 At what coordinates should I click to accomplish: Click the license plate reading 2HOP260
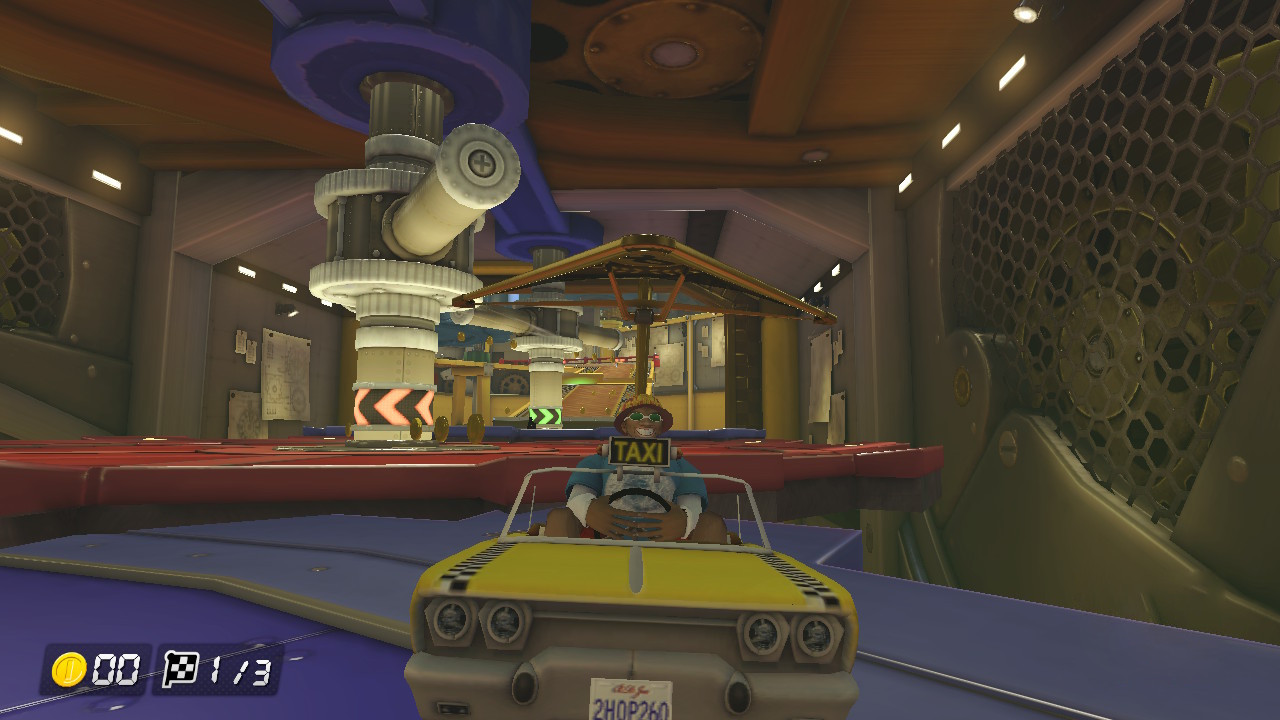click(x=633, y=705)
